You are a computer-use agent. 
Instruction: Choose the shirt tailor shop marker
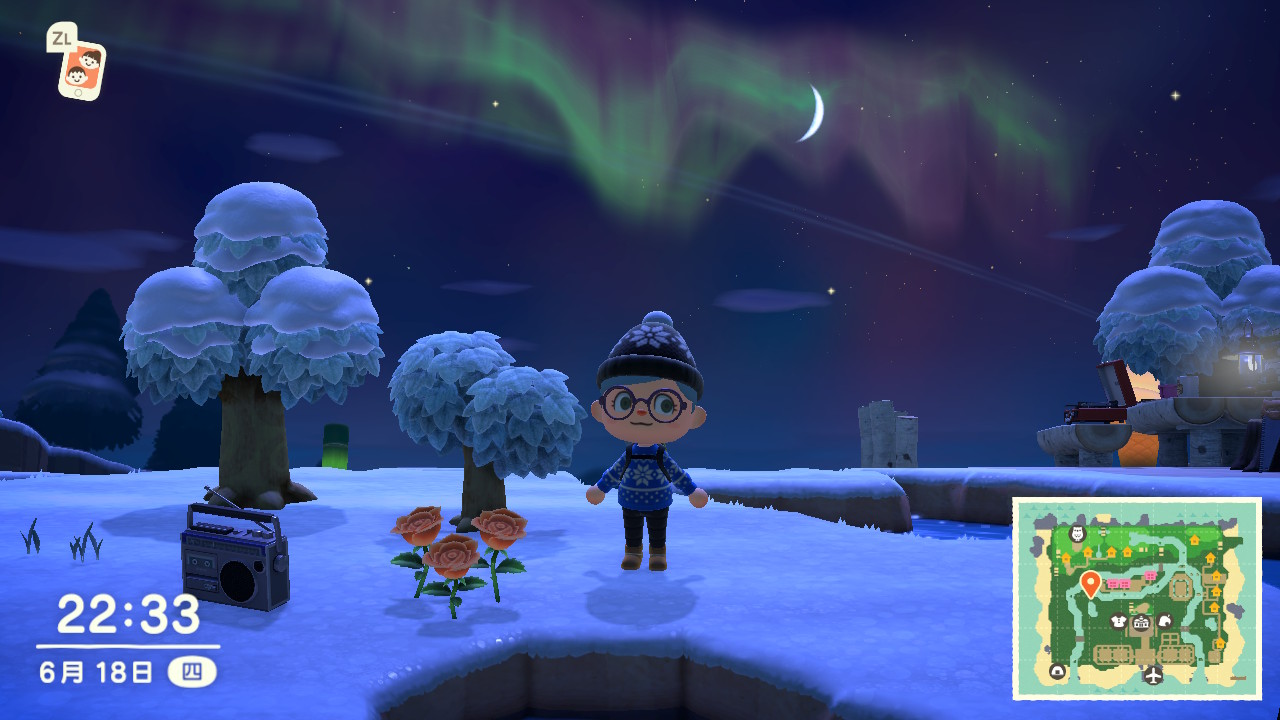[1118, 622]
